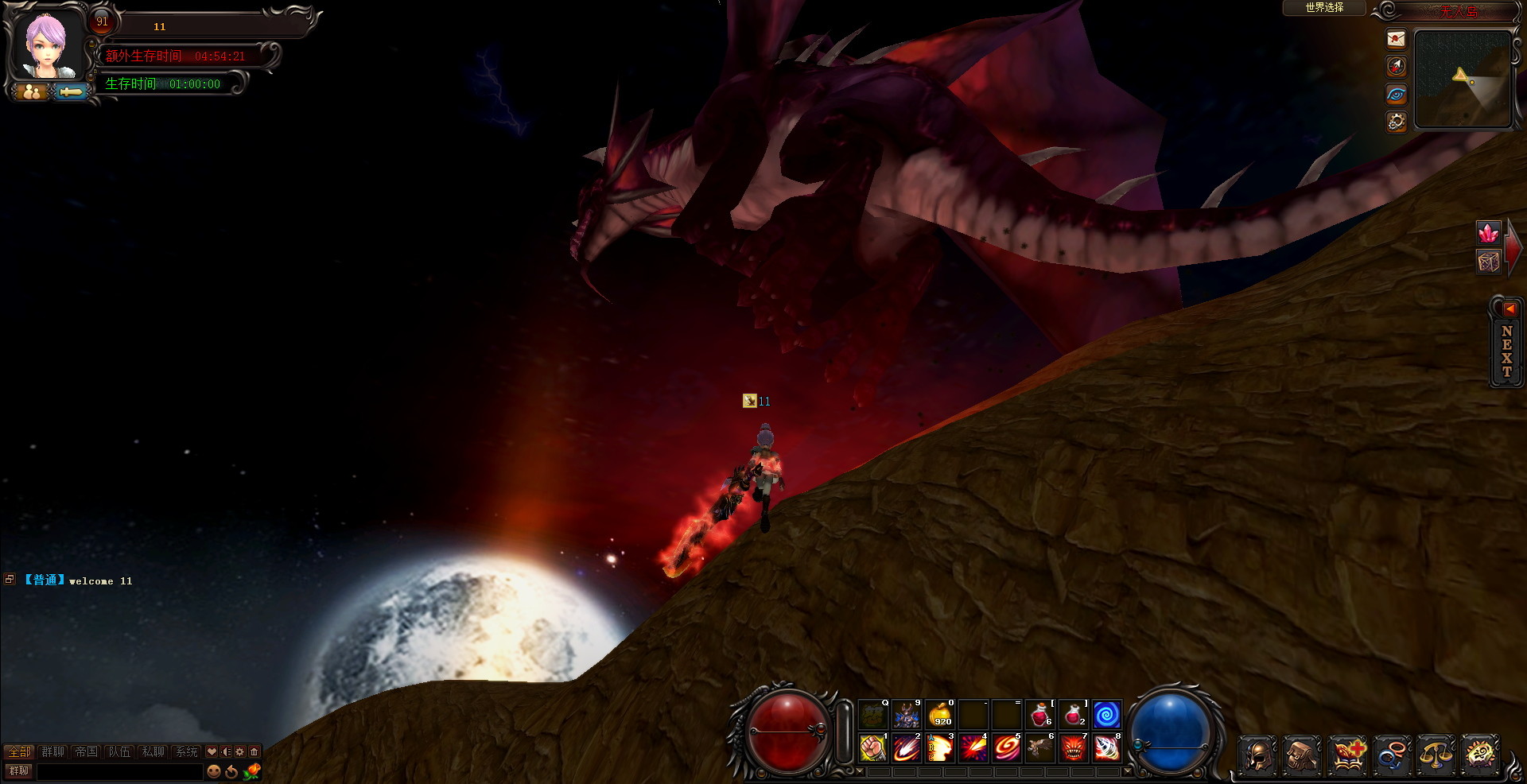Open the smiley emoji picker
This screenshot has width=1527, height=784.
214,771
